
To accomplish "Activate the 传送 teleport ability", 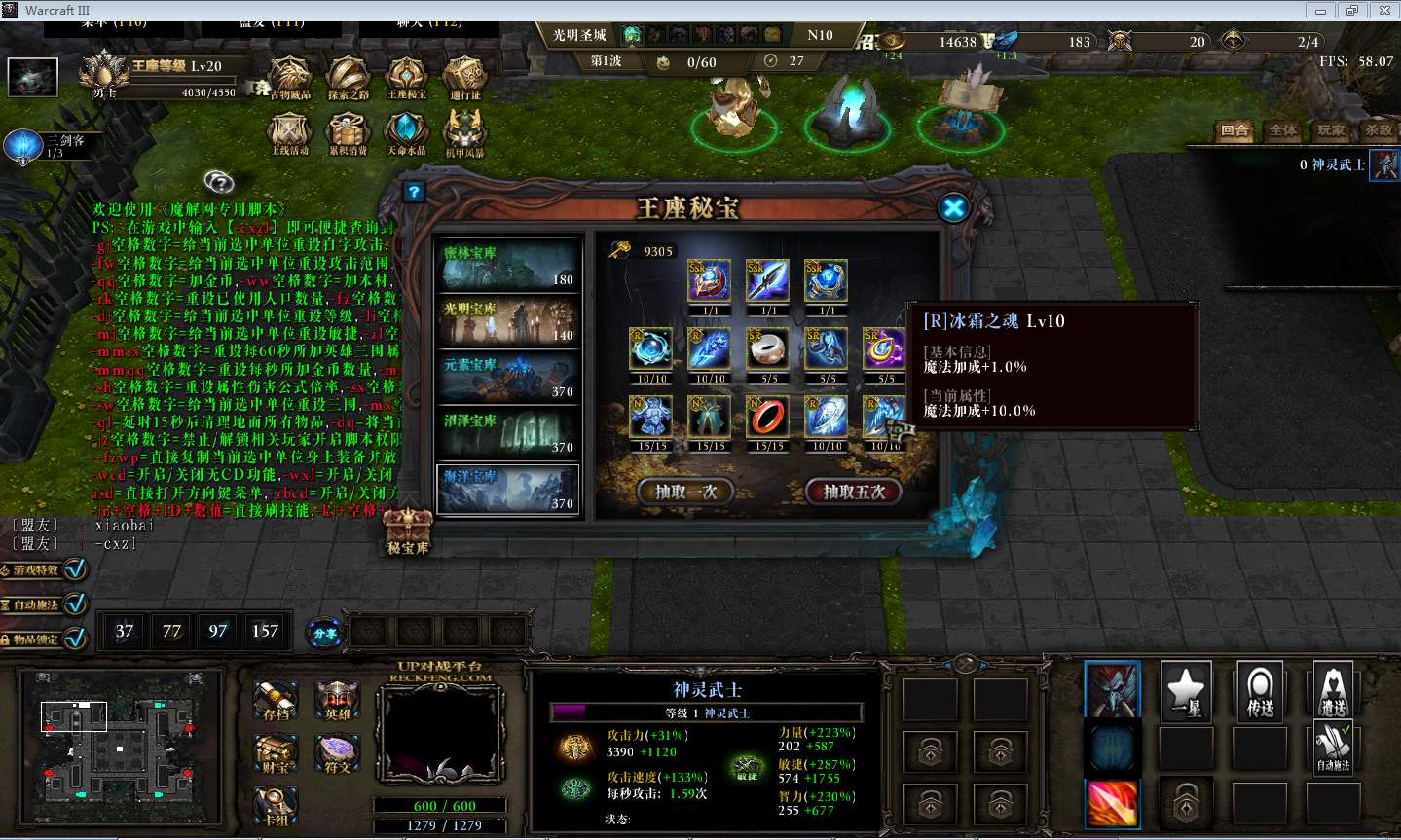I will (x=1260, y=691).
